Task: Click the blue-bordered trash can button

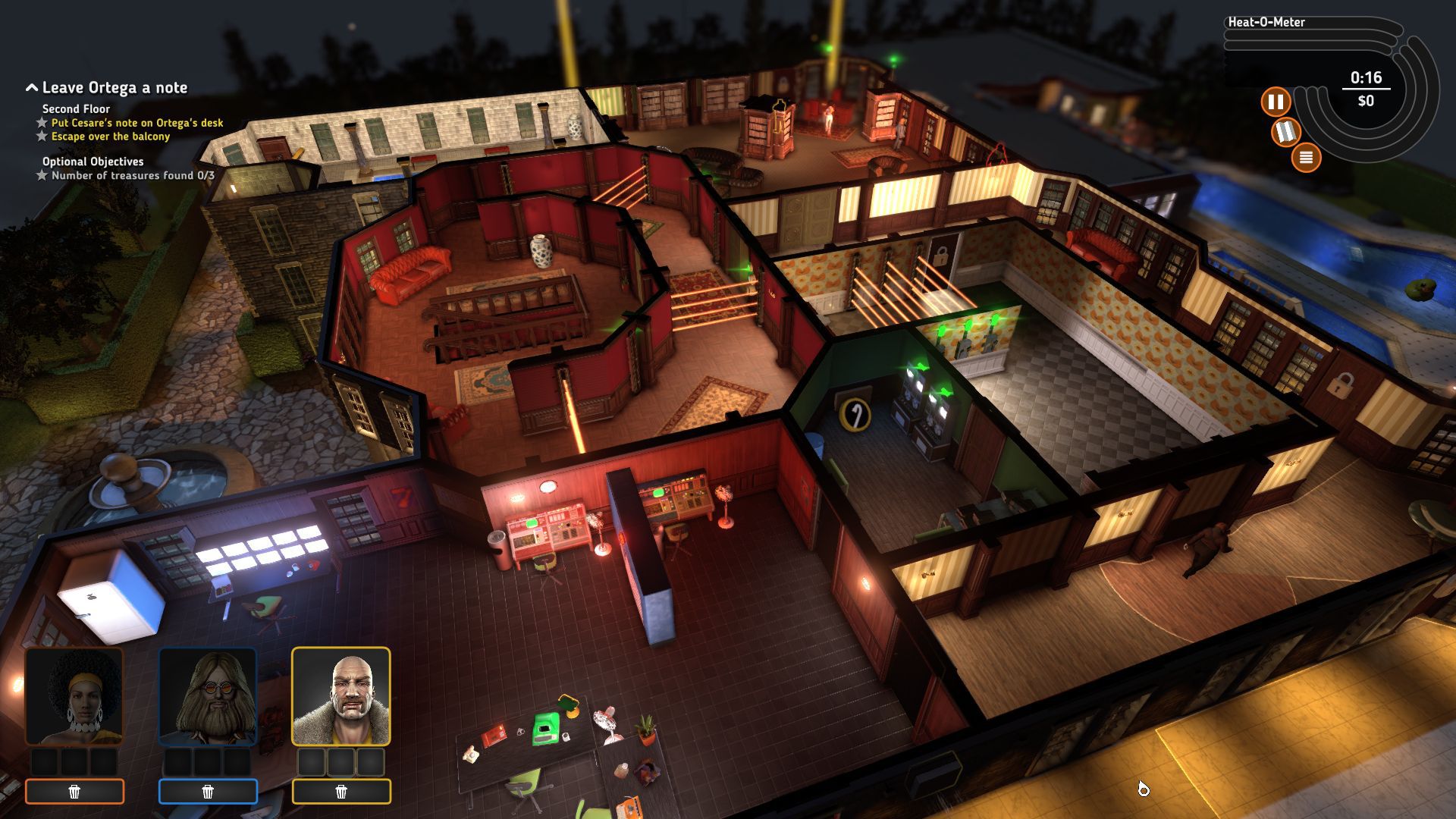Action: coord(208,792)
